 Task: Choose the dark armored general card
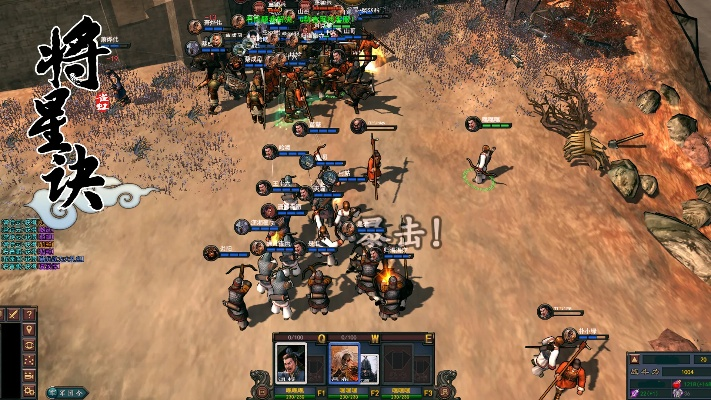coord(369,367)
